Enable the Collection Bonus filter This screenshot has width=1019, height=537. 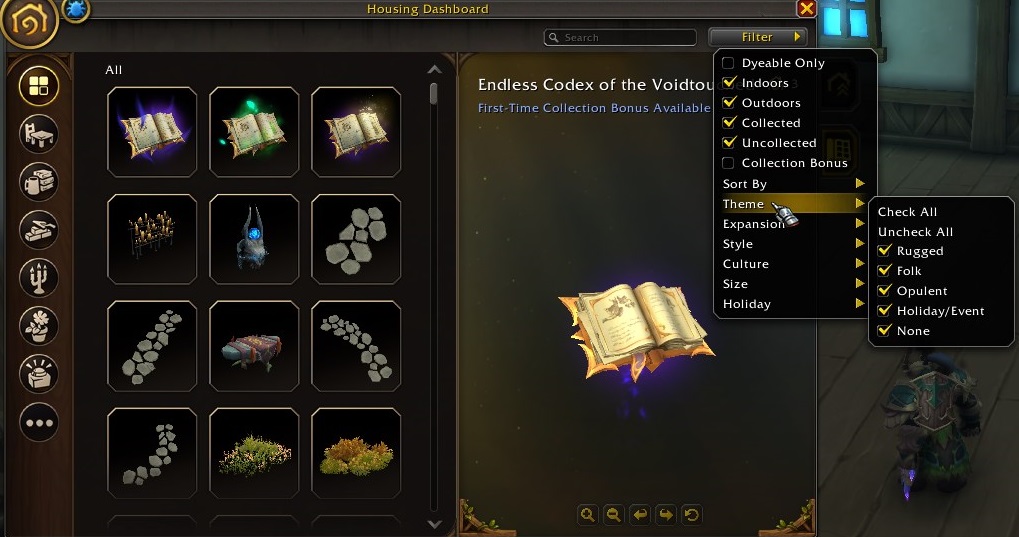729,163
